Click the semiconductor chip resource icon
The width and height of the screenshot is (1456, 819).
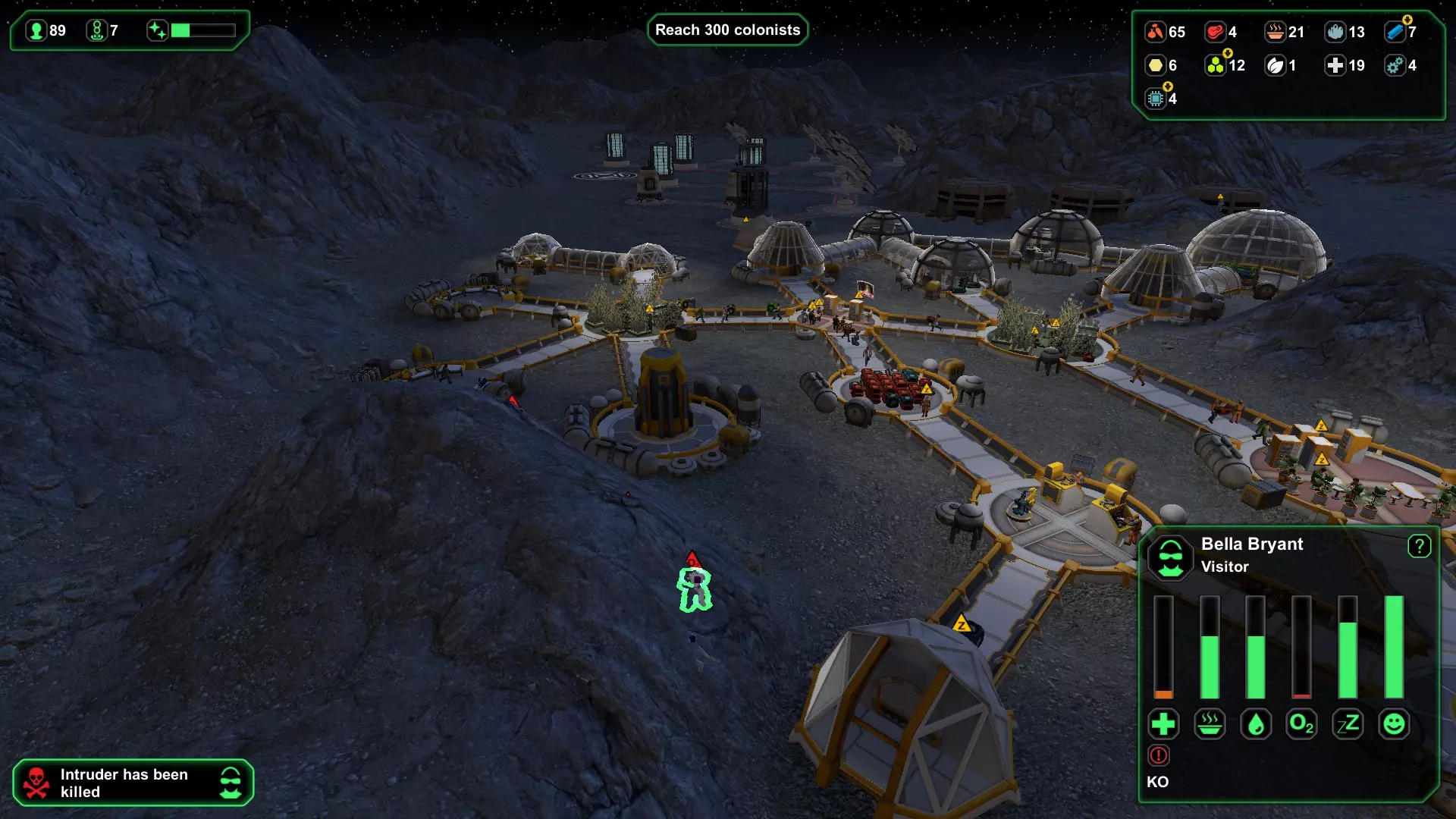[x=1155, y=99]
